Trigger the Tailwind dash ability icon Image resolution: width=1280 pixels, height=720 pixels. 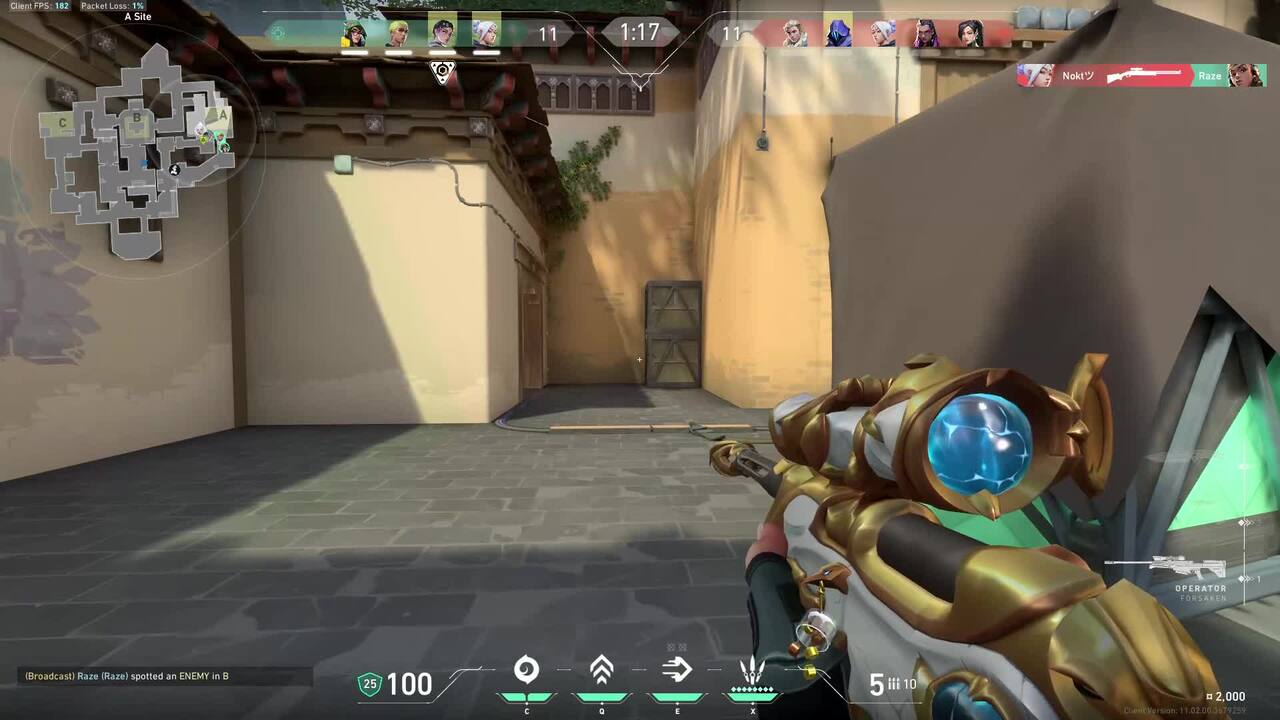677,670
